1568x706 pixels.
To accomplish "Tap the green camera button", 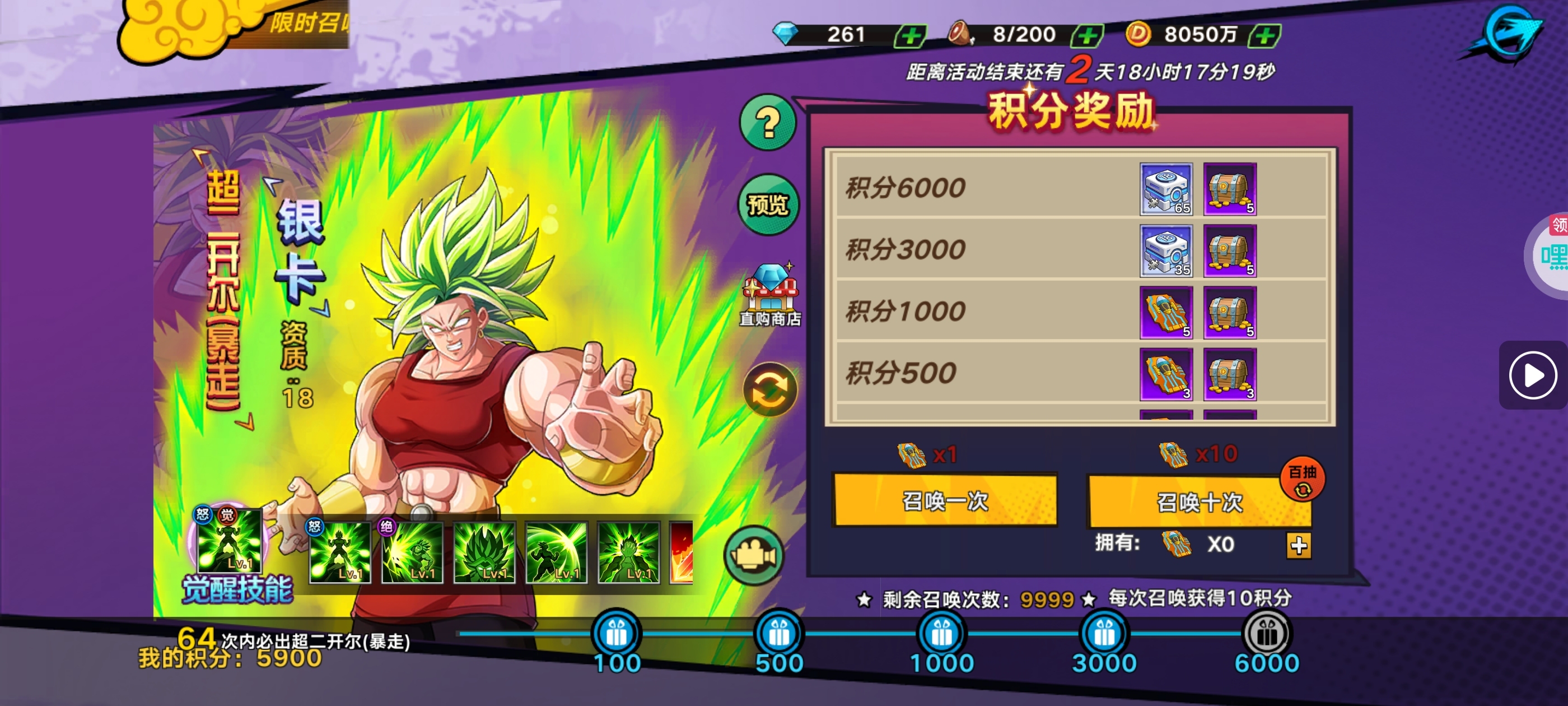I will 754,555.
